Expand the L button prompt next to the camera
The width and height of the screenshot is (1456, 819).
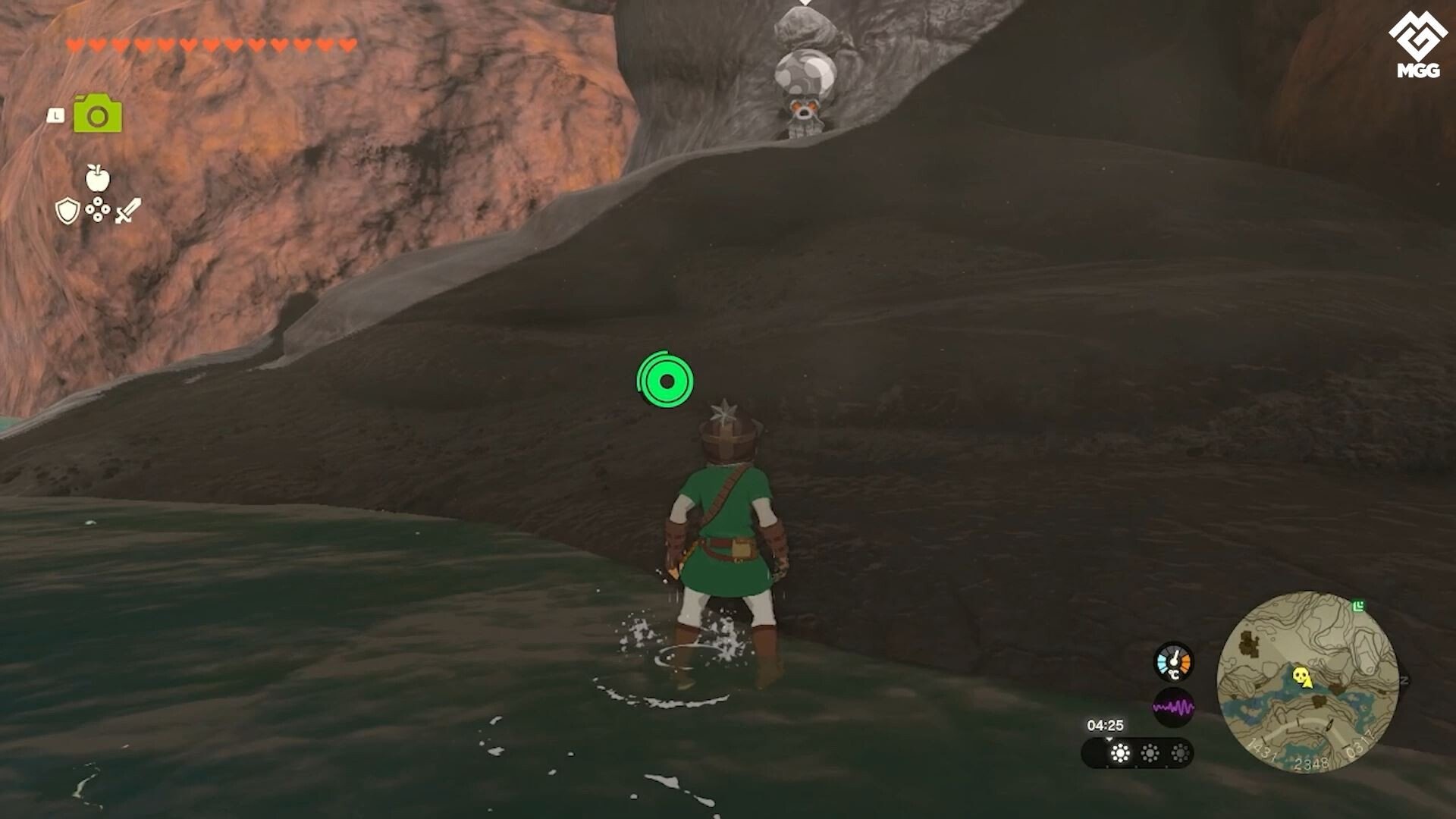[x=55, y=114]
